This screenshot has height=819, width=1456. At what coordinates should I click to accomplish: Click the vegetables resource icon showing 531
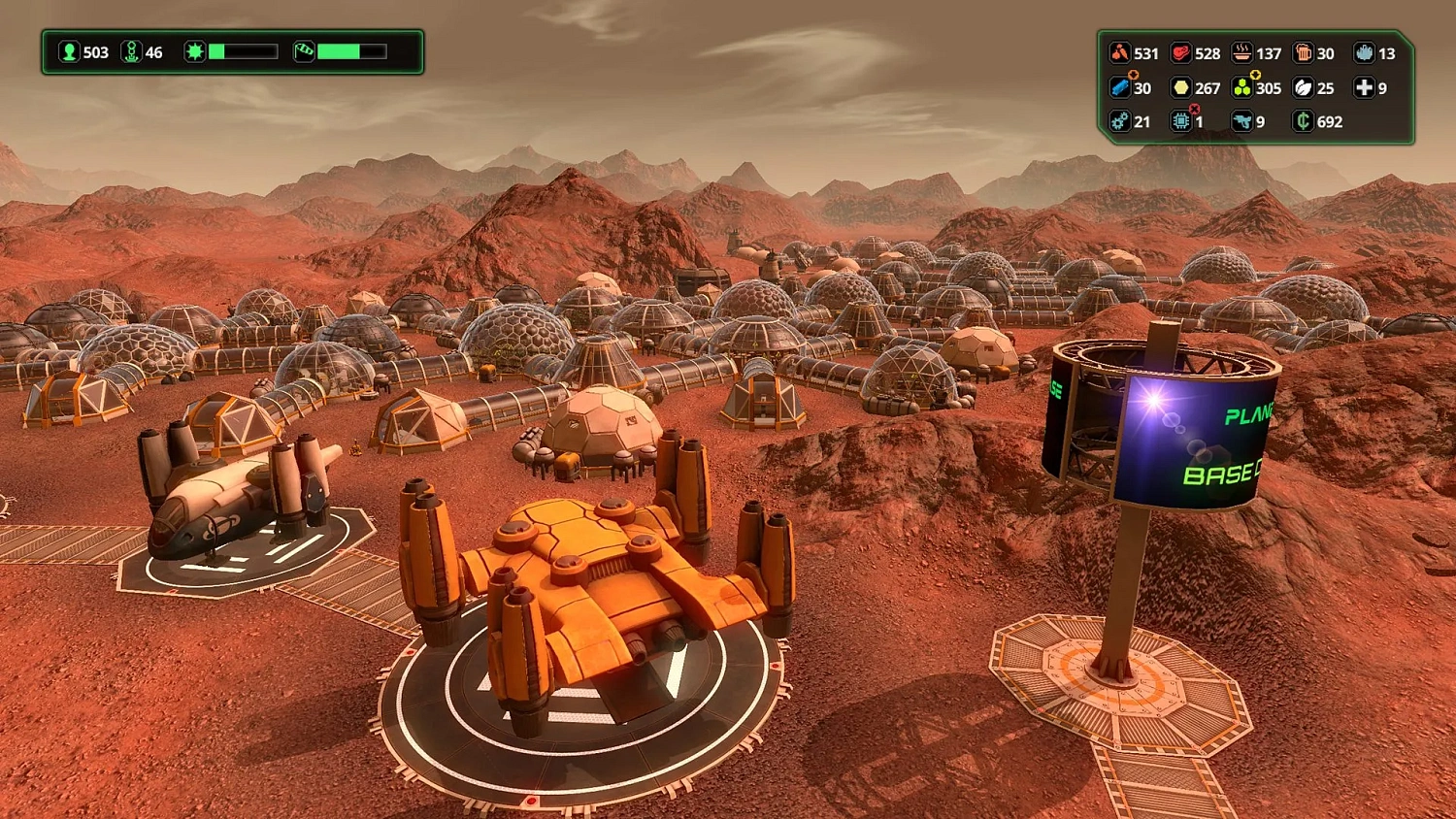(1118, 53)
